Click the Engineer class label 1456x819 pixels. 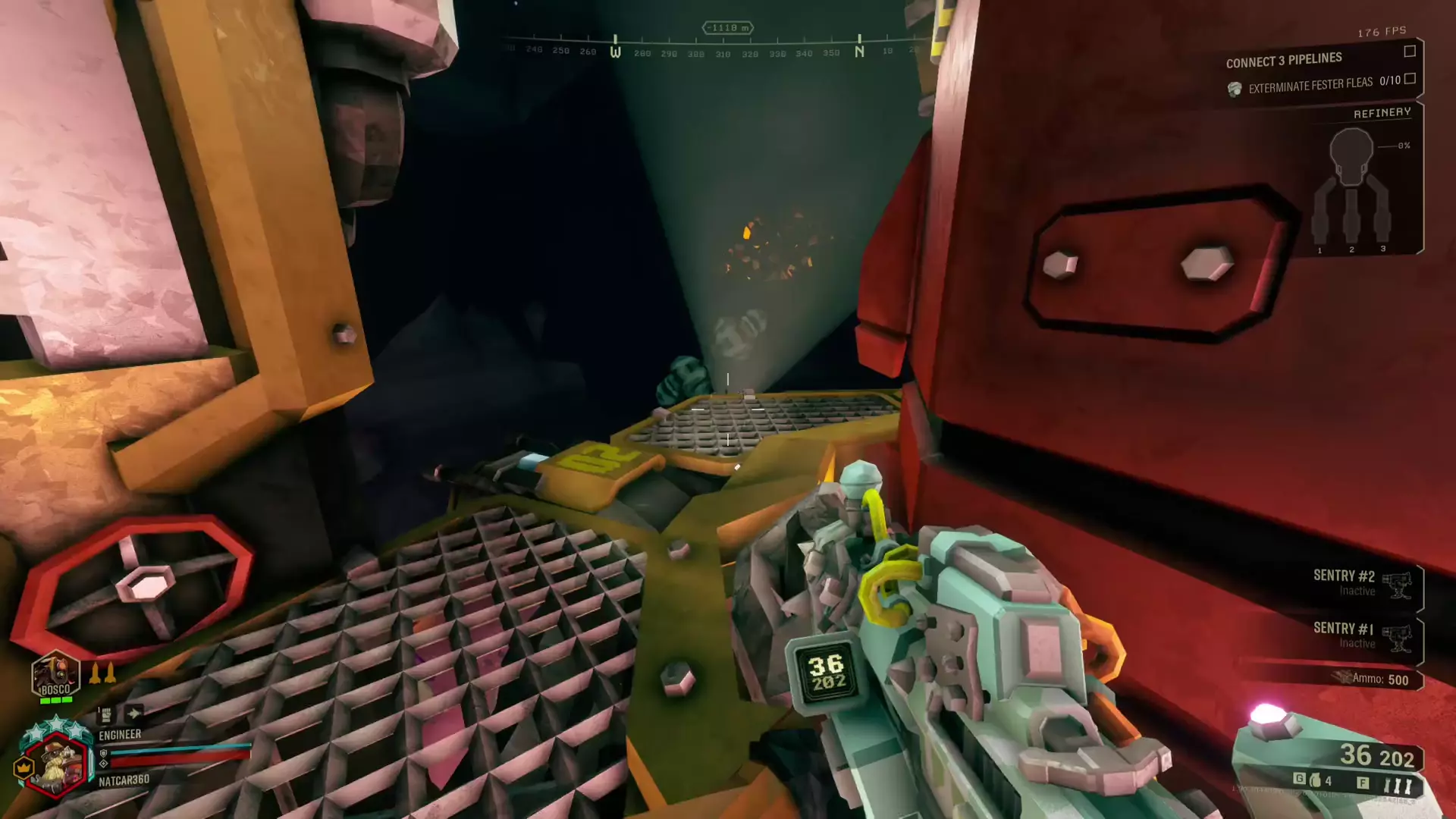tap(121, 734)
